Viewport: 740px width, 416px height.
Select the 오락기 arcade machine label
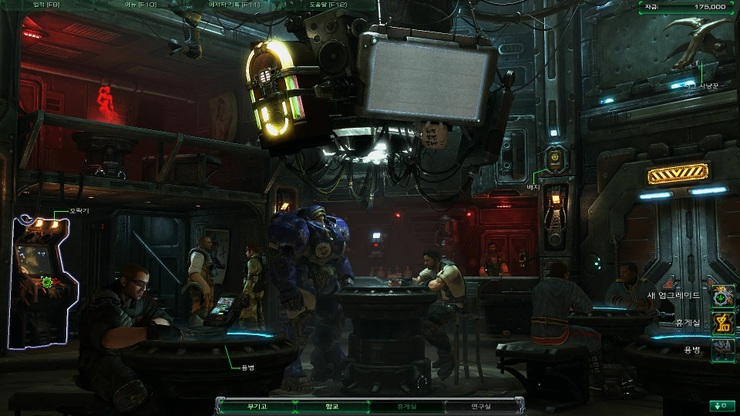(x=51, y=211)
